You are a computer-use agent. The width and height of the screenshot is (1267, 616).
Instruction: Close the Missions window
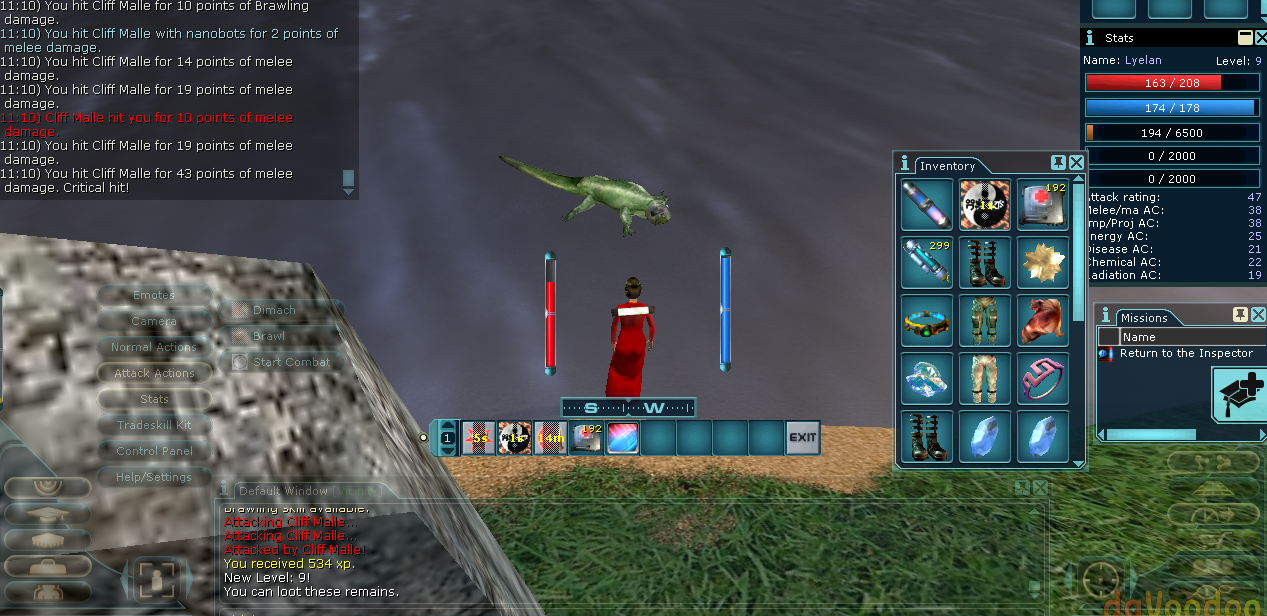coord(1258,314)
